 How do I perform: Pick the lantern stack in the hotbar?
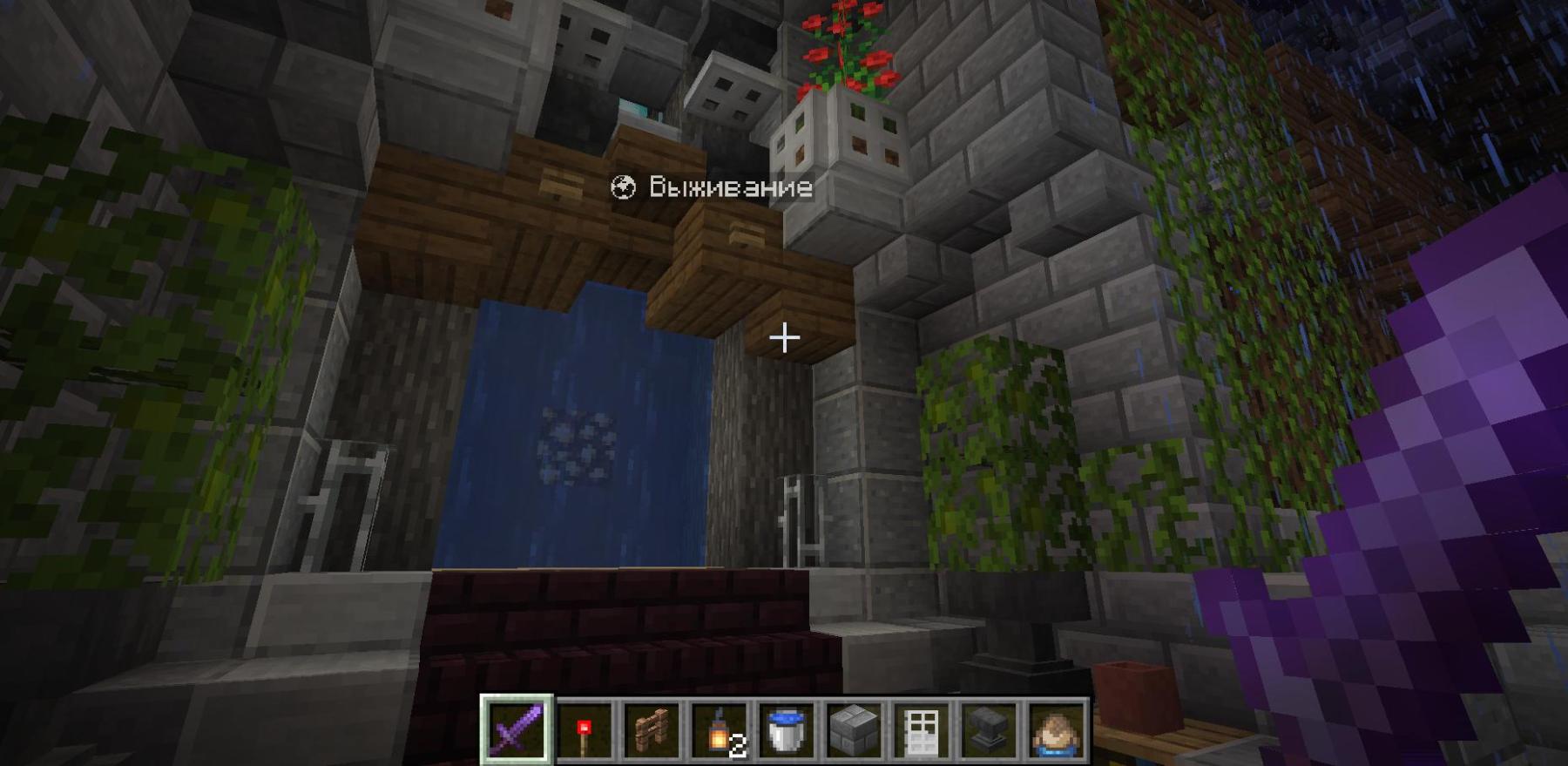(720, 730)
